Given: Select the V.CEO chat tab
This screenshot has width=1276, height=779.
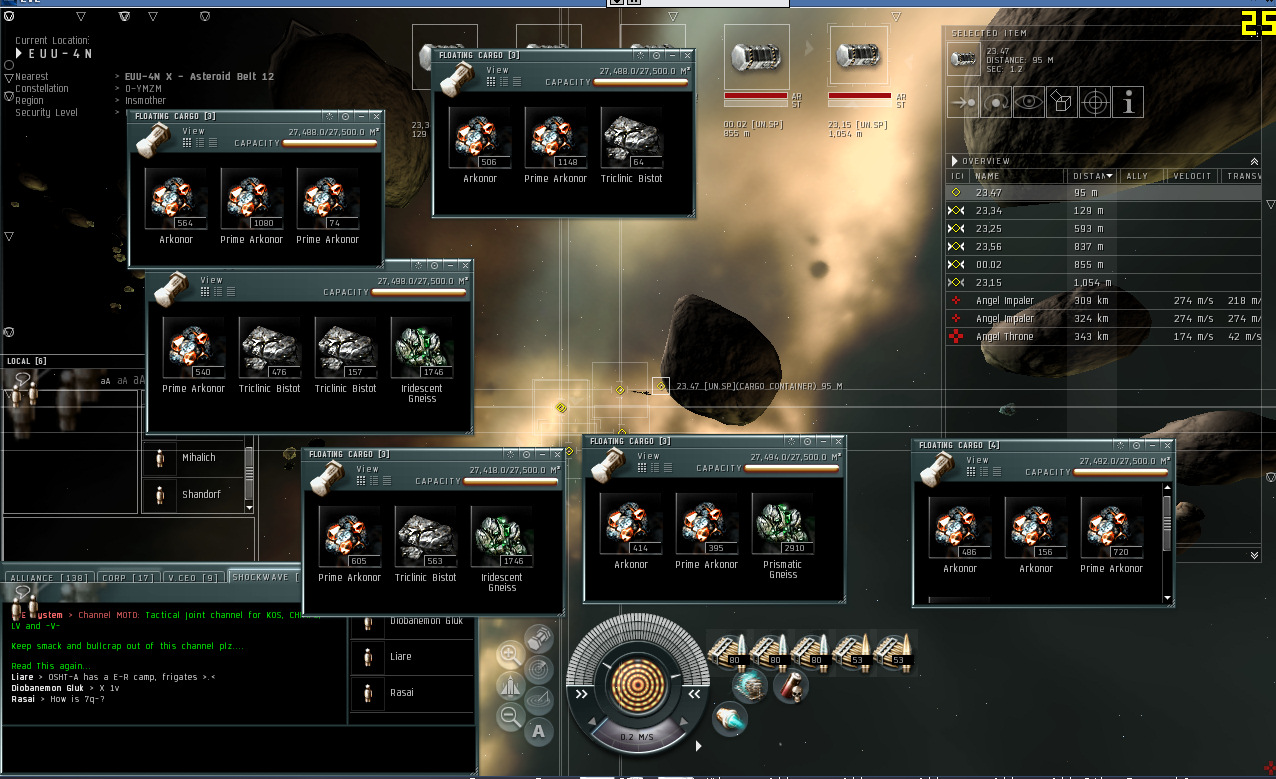Looking at the screenshot, I should (195, 578).
